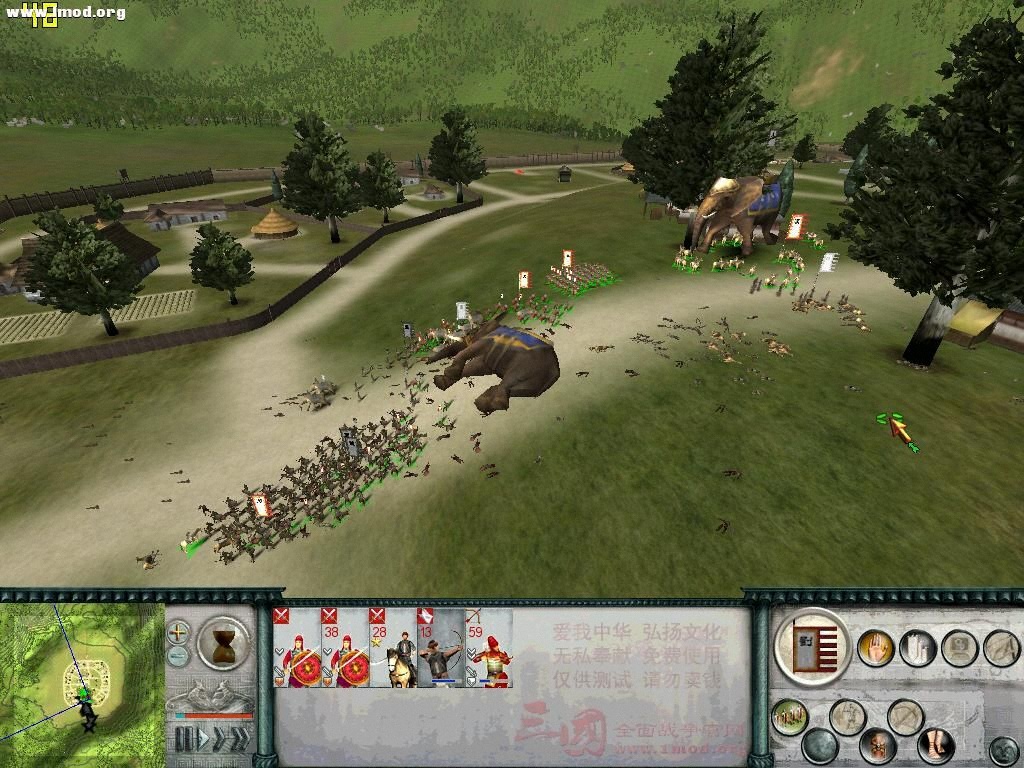This screenshot has width=1024, height=768.
Task: Select the unit card showing 59 soldiers
Action: click(489, 648)
